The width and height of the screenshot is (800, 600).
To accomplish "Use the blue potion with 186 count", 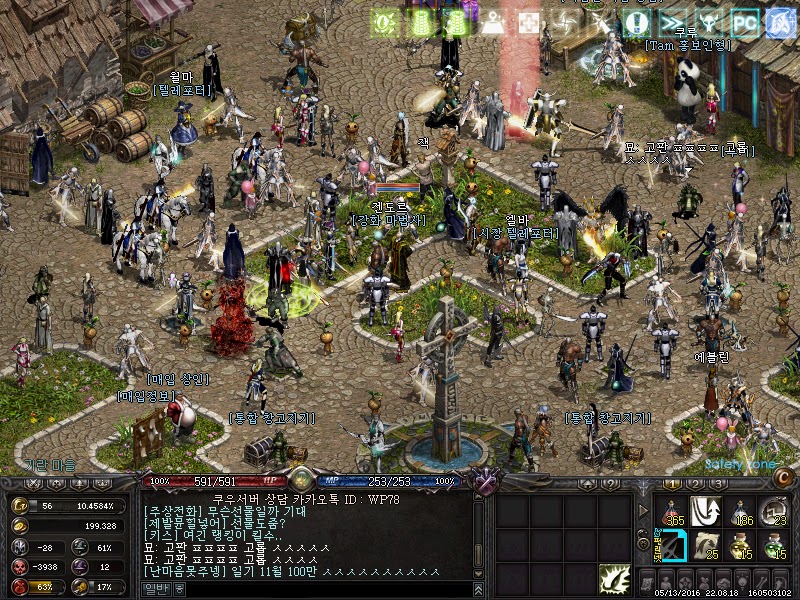I will coord(739,511).
